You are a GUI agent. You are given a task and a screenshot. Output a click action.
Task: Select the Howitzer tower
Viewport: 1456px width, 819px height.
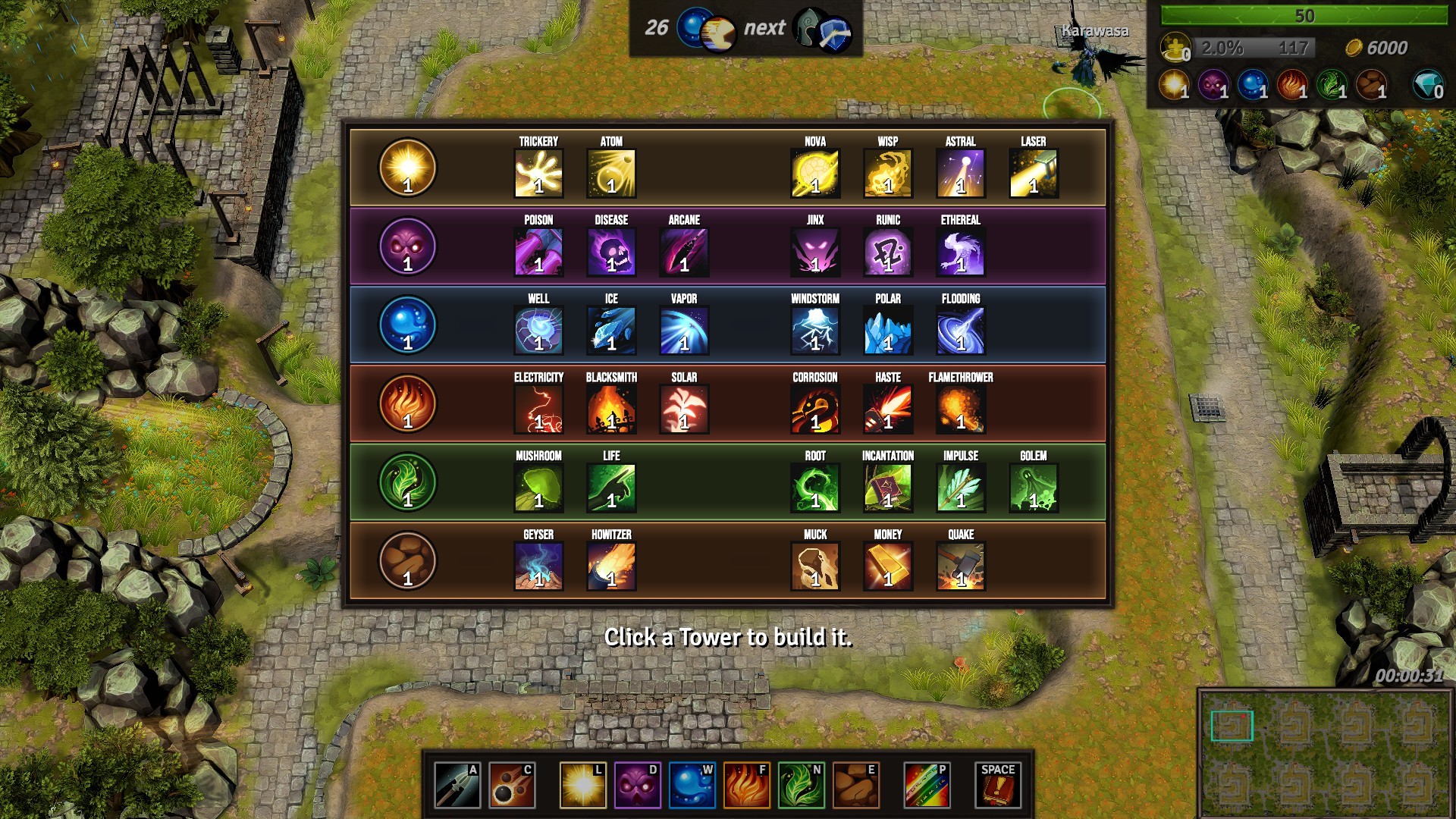pos(610,566)
